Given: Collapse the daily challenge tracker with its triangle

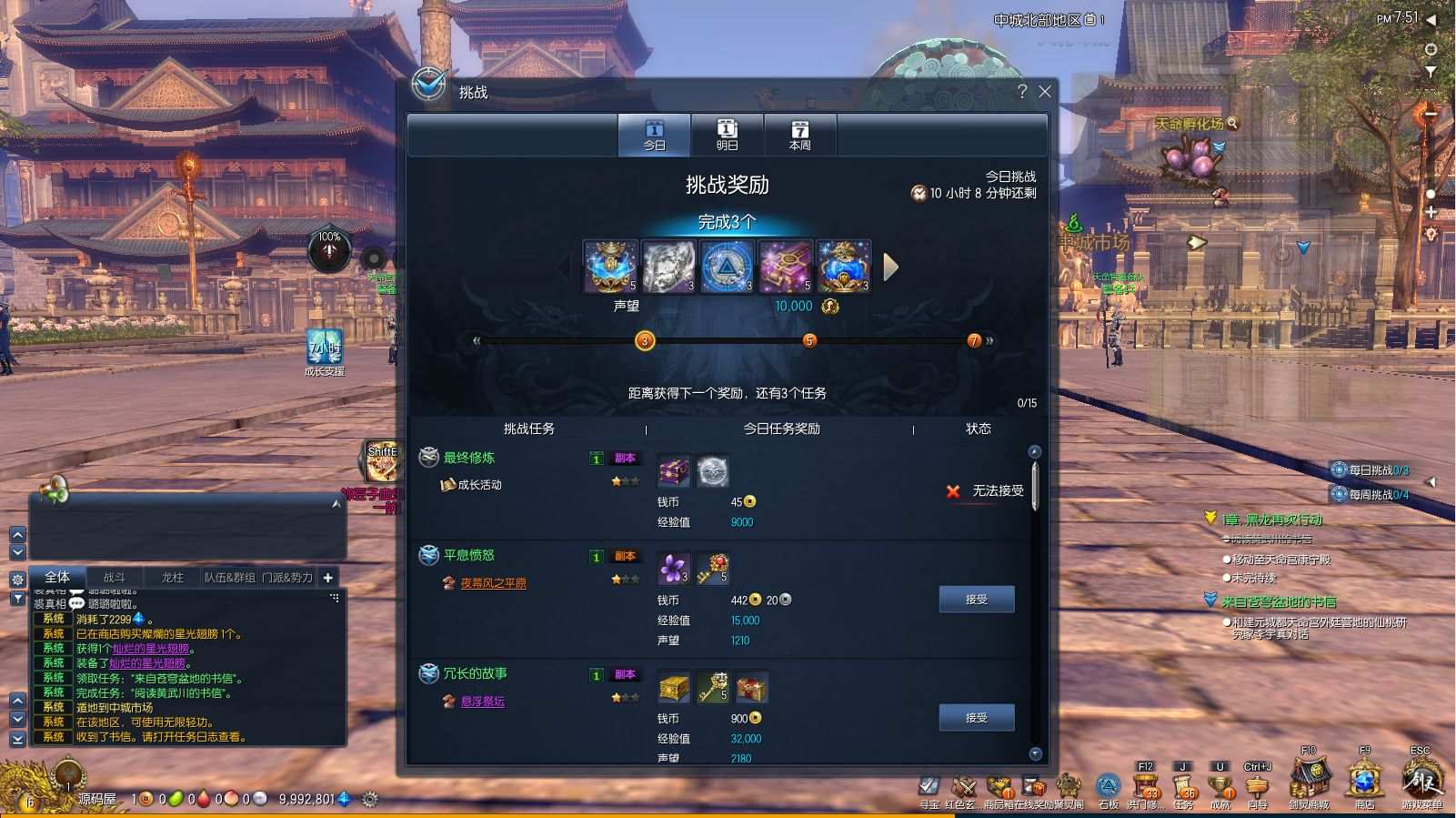Looking at the screenshot, I should [x=1431, y=481].
